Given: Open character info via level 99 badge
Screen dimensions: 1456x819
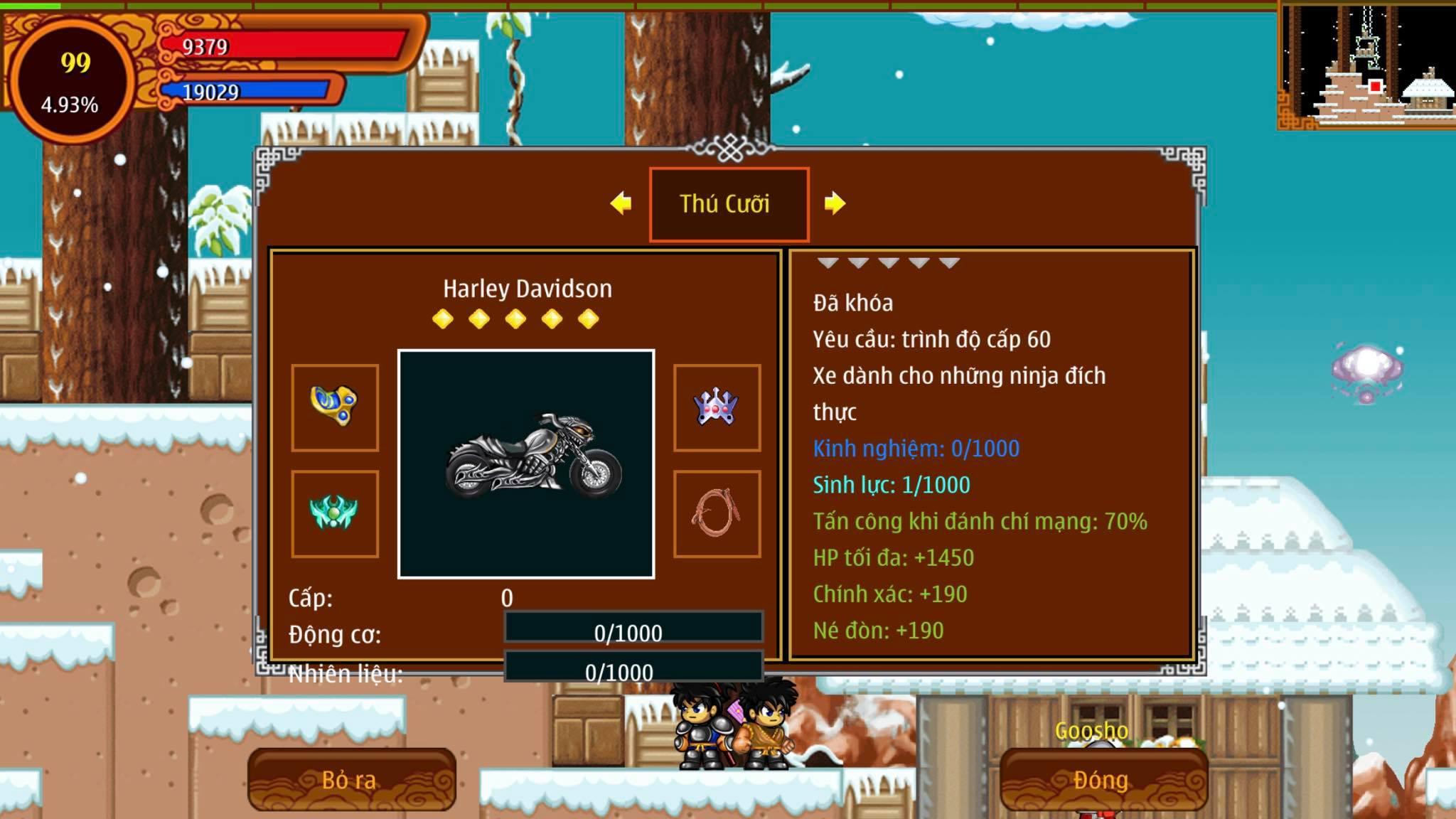Looking at the screenshot, I should (x=72, y=80).
